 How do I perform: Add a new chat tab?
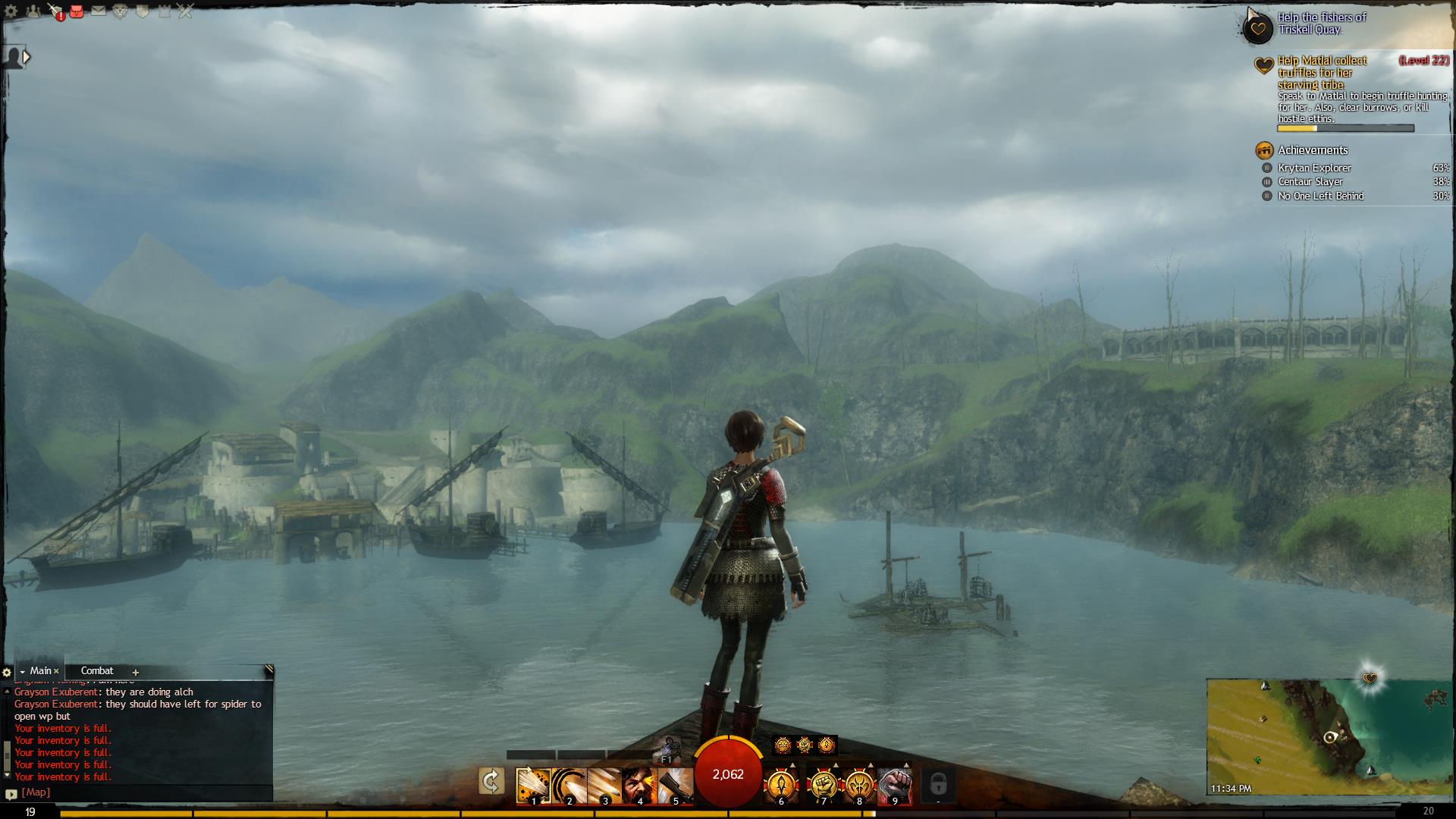click(136, 672)
